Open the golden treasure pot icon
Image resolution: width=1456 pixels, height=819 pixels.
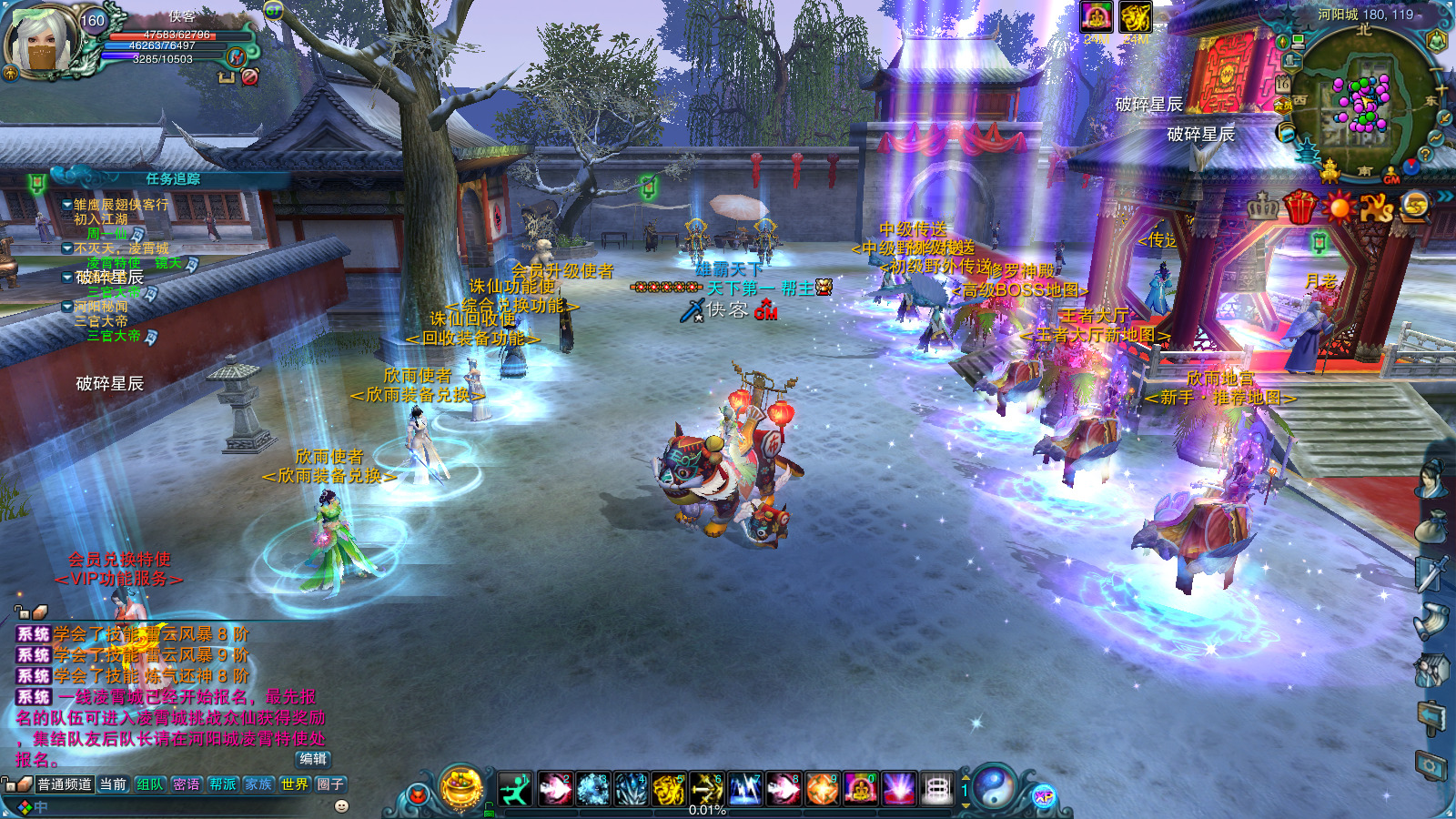pyautogui.click(x=461, y=786)
